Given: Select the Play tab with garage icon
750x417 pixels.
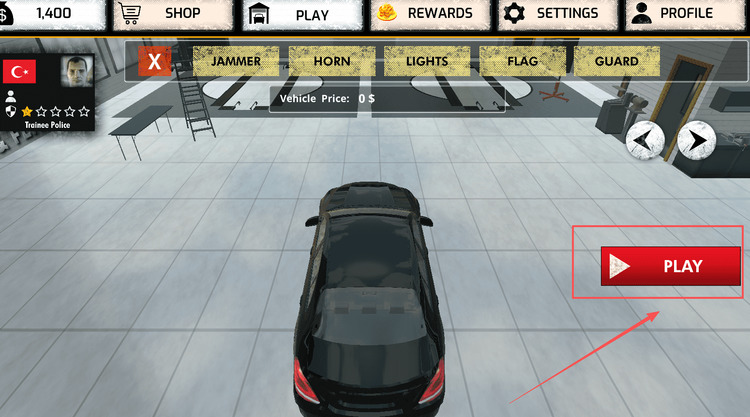Looking at the screenshot, I should tap(299, 15).
